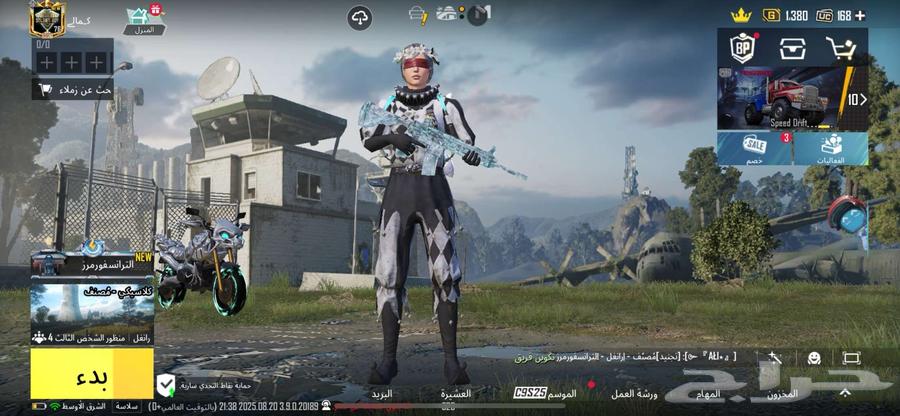Image resolution: width=900 pixels, height=416 pixels.
Task: Open the المنزل home icon
Action: pos(144,20)
